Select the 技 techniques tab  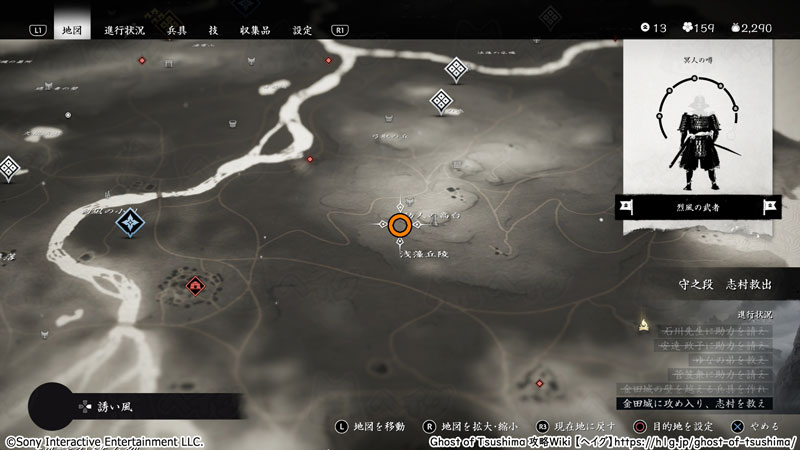(x=213, y=30)
